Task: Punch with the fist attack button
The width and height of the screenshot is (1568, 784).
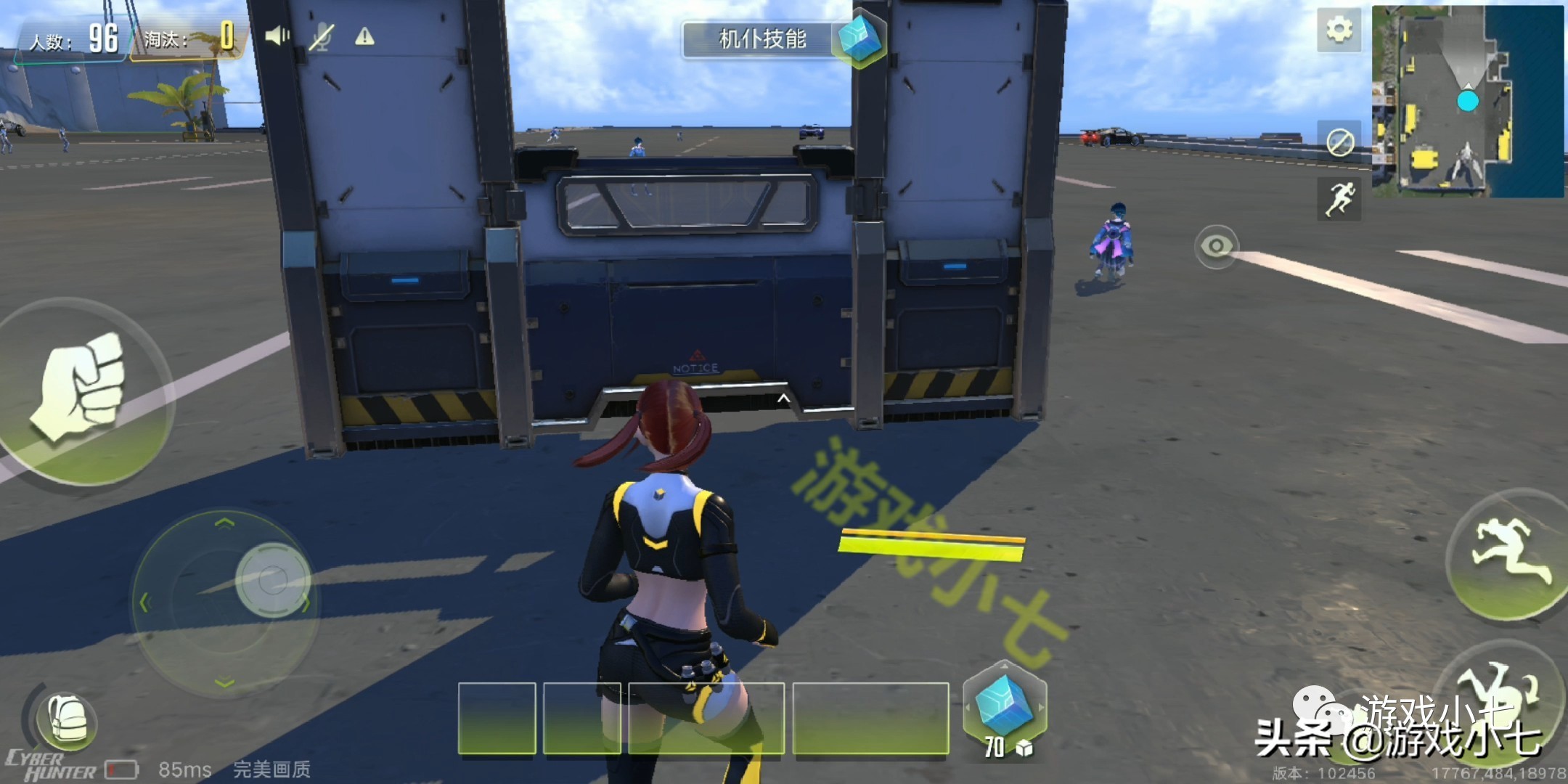Action: [x=81, y=389]
